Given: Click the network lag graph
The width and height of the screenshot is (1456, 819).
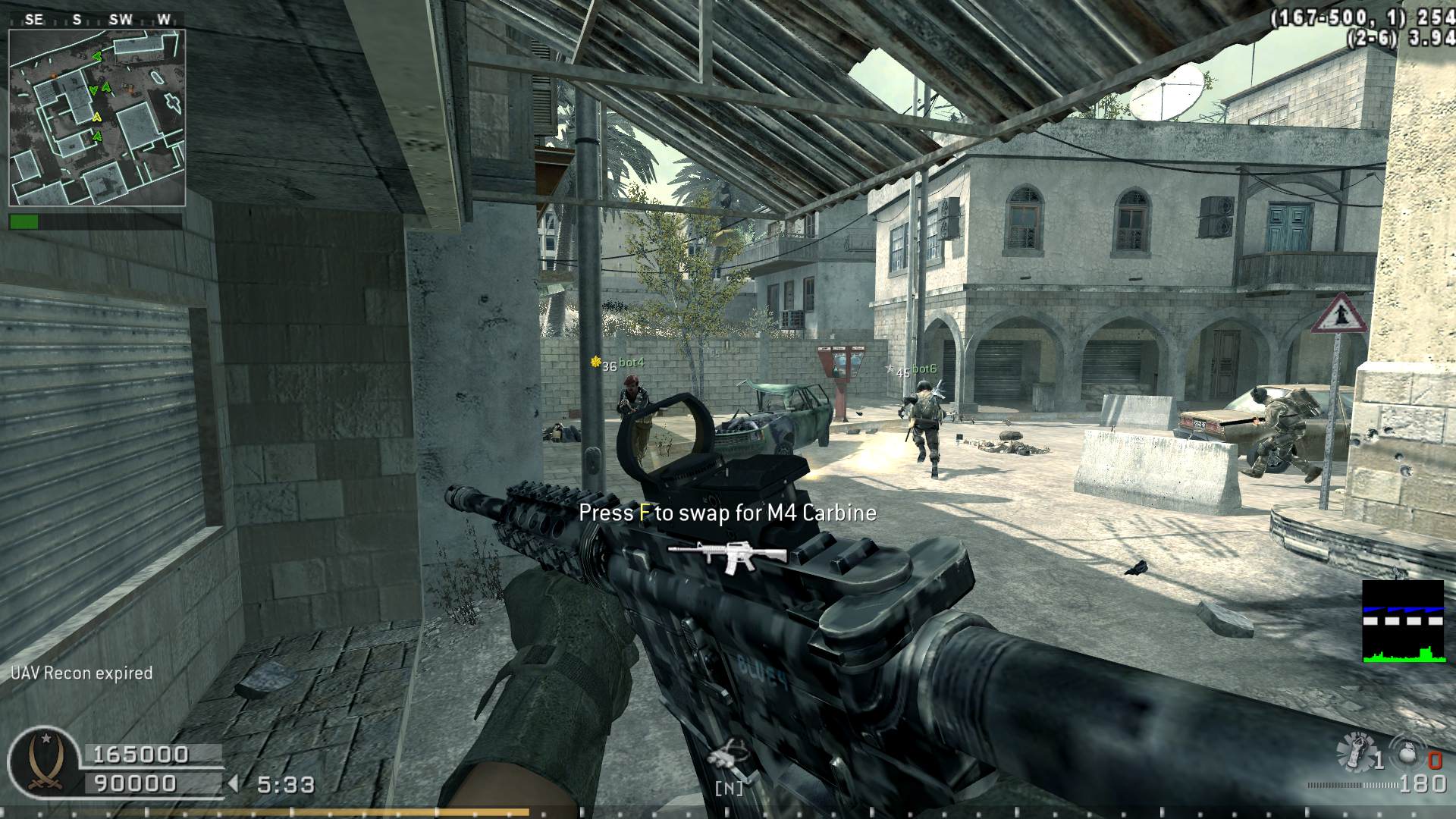Looking at the screenshot, I should pyautogui.click(x=1402, y=622).
